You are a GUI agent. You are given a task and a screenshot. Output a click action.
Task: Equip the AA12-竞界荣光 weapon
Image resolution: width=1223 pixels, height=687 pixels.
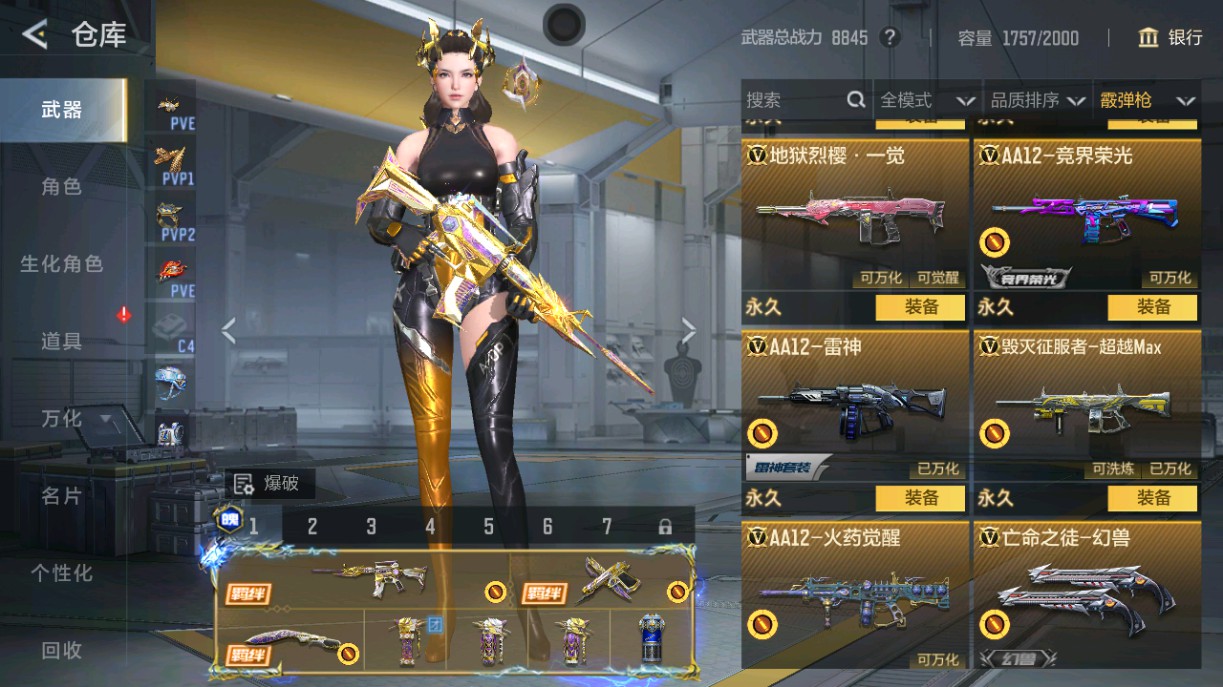[1152, 307]
